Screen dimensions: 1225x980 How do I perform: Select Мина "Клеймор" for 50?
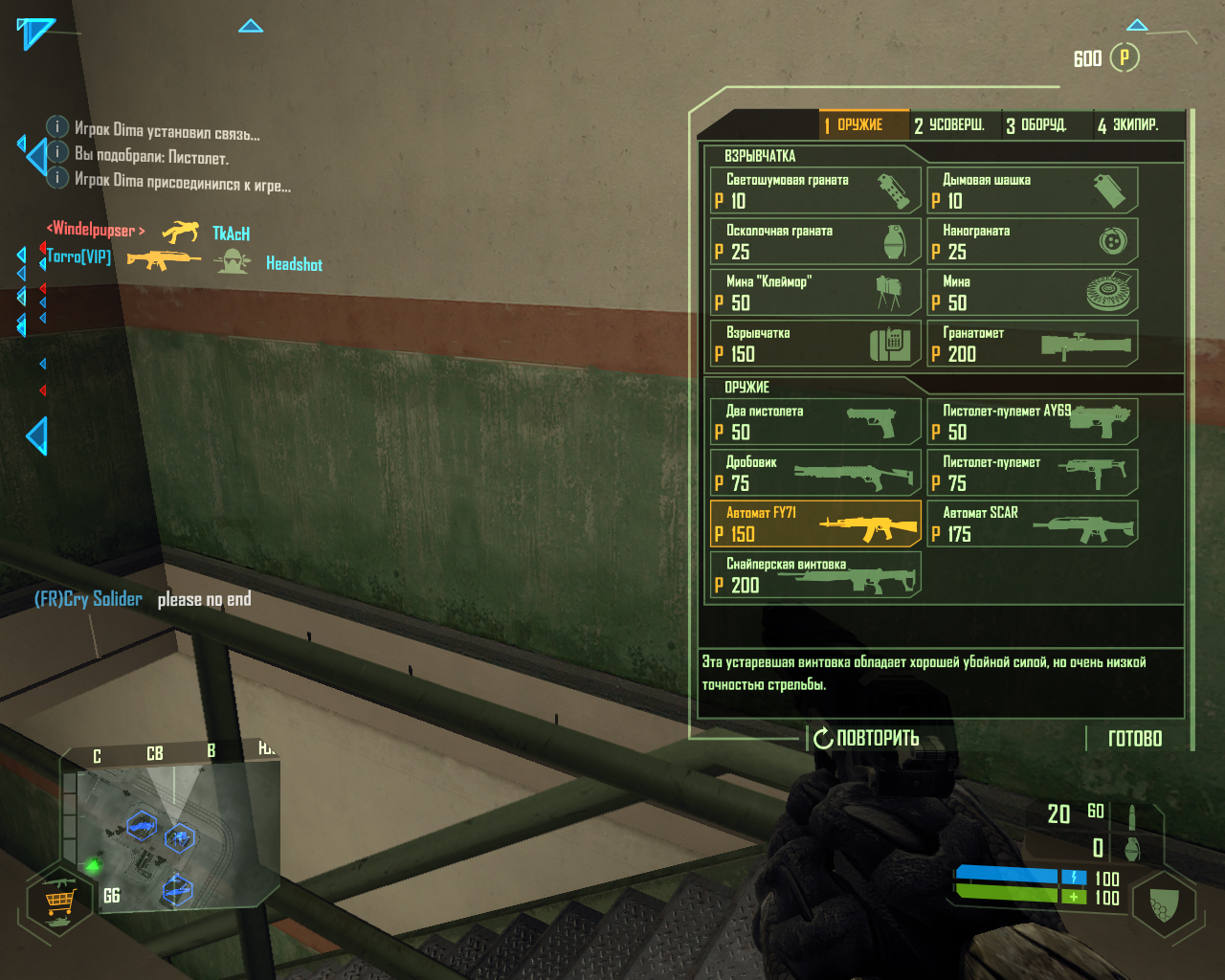pos(814,292)
